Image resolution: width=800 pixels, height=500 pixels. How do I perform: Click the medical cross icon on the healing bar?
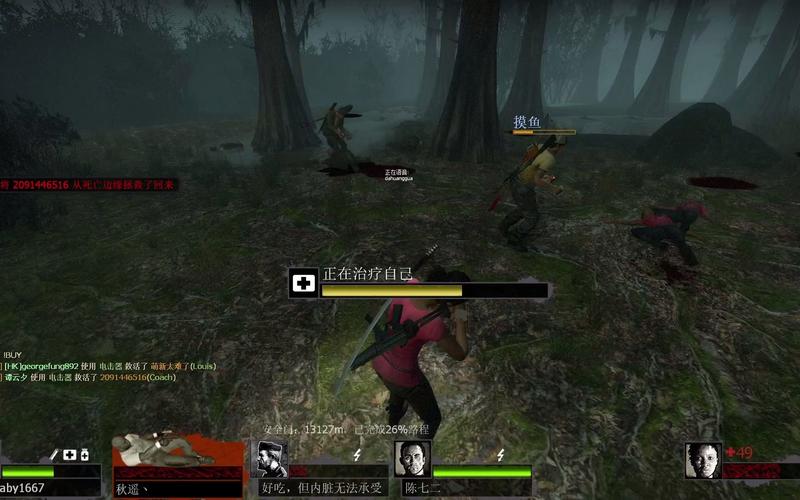pos(304,284)
